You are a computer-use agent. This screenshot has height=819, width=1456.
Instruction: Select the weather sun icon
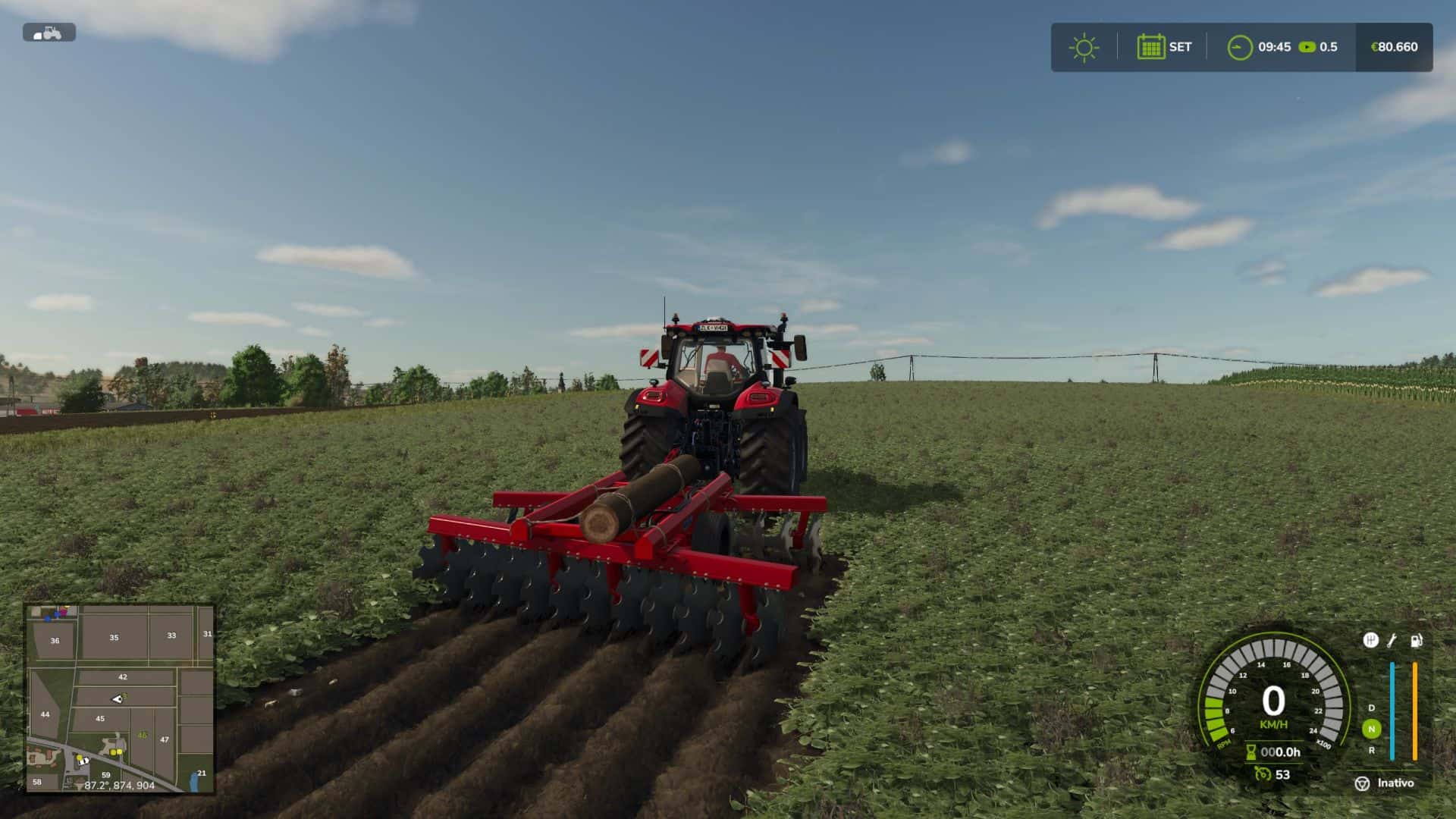(1084, 46)
